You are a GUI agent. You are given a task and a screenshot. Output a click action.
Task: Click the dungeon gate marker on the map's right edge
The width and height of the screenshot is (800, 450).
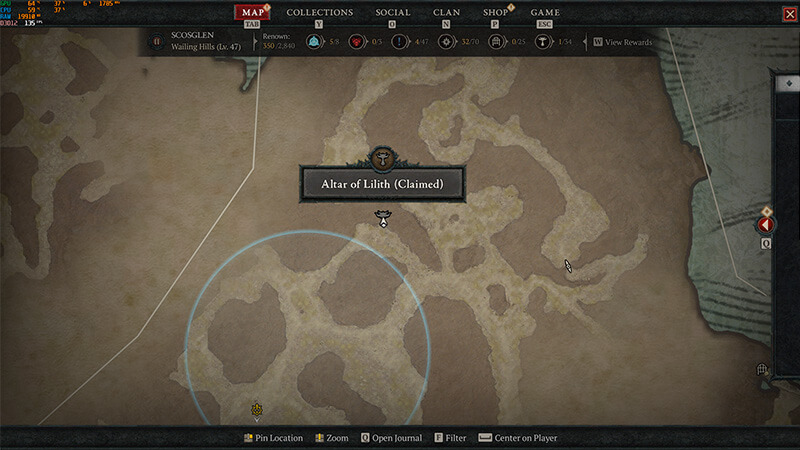[x=762, y=369]
